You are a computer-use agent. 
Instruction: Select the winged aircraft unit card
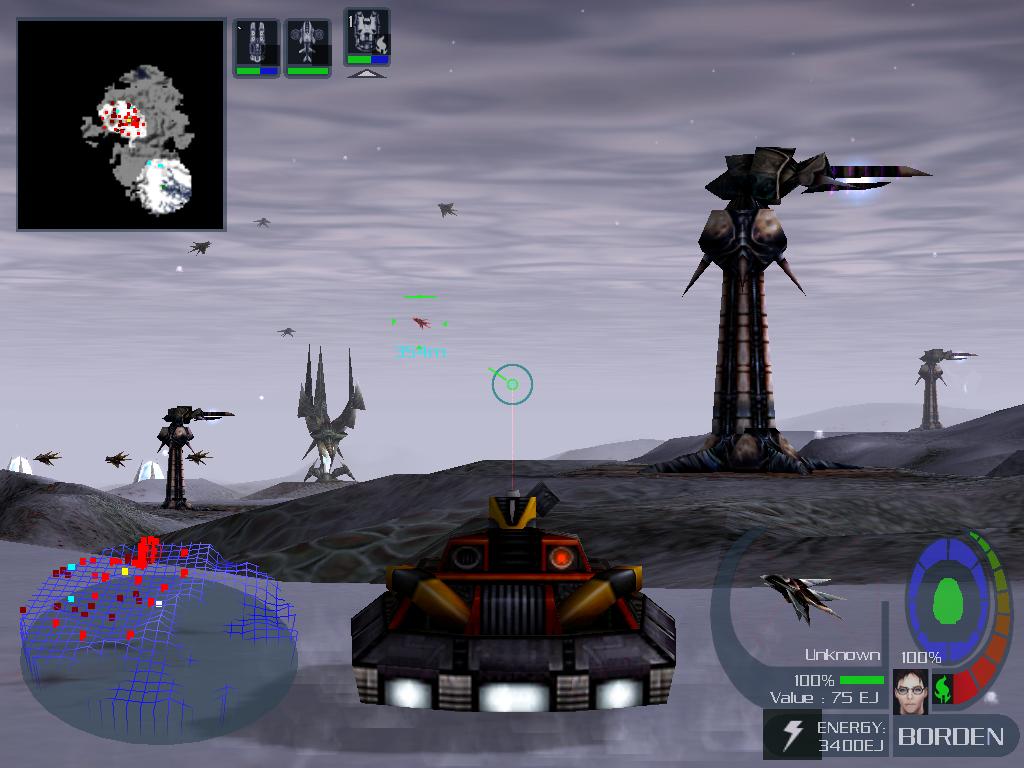(x=308, y=45)
